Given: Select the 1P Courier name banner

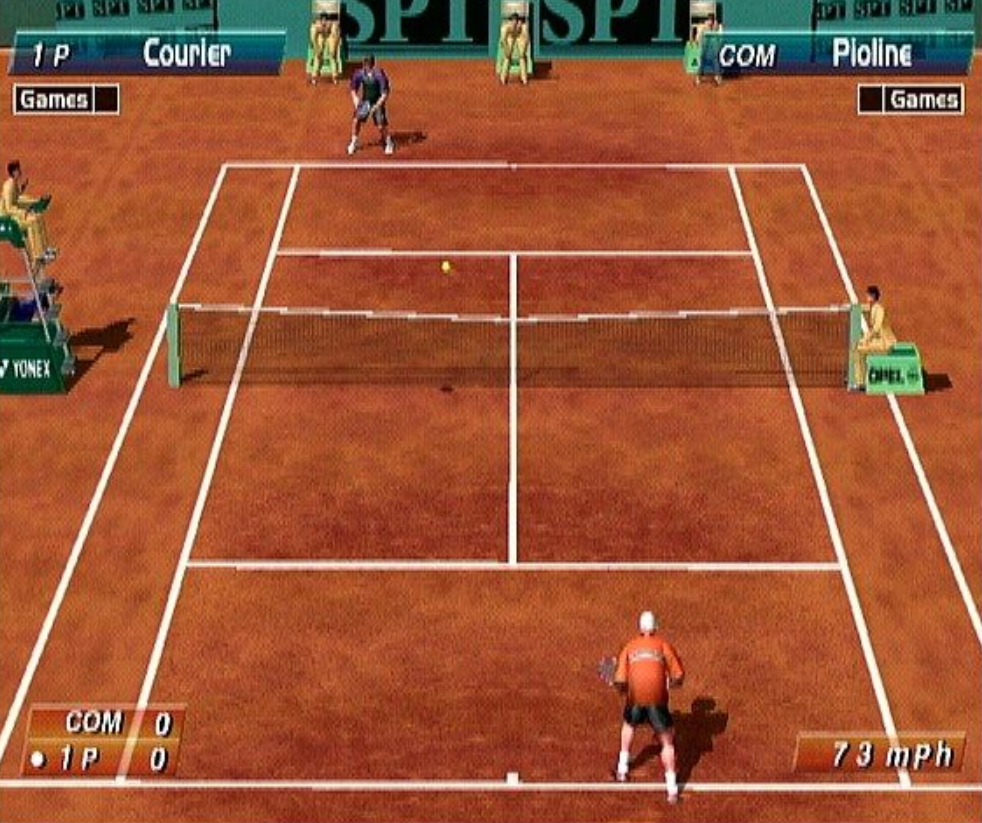Looking at the screenshot, I should [x=148, y=54].
